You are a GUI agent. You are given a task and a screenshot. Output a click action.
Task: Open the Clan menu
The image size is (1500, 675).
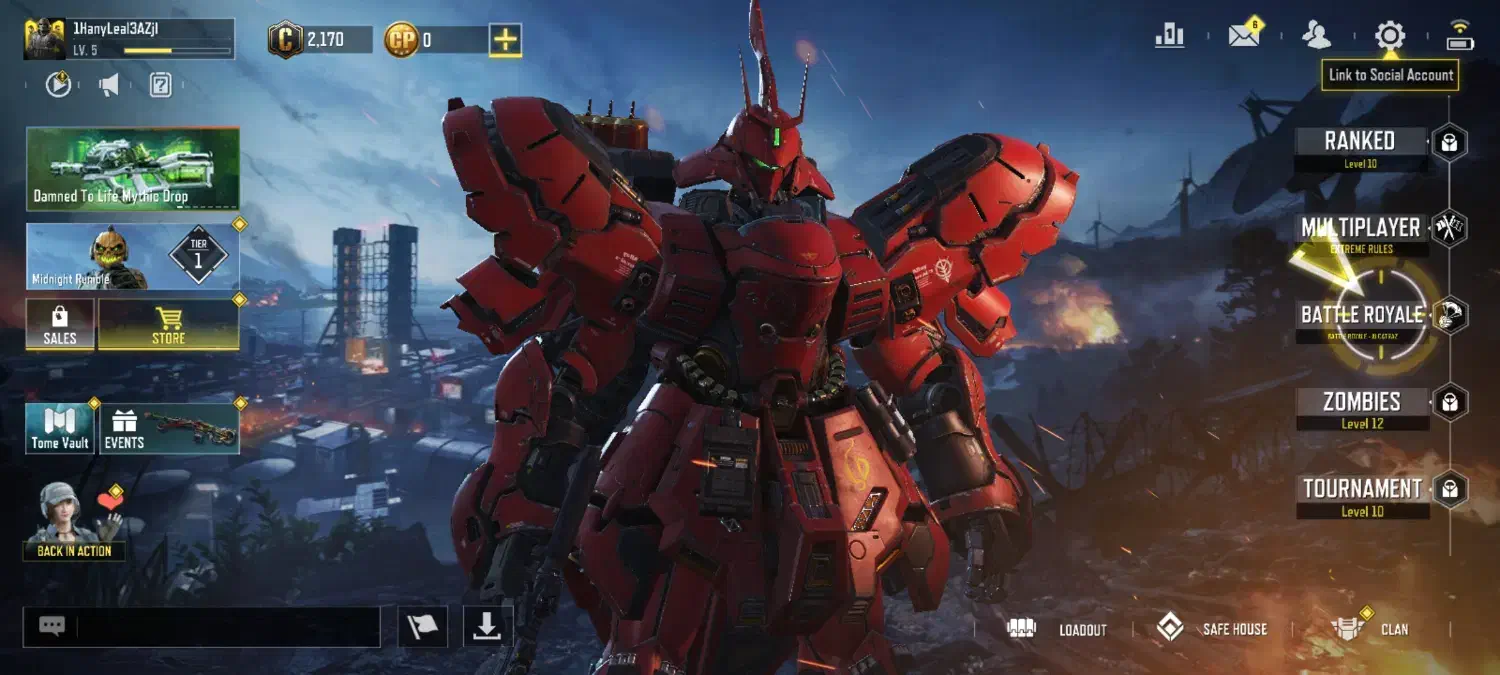coord(1370,629)
